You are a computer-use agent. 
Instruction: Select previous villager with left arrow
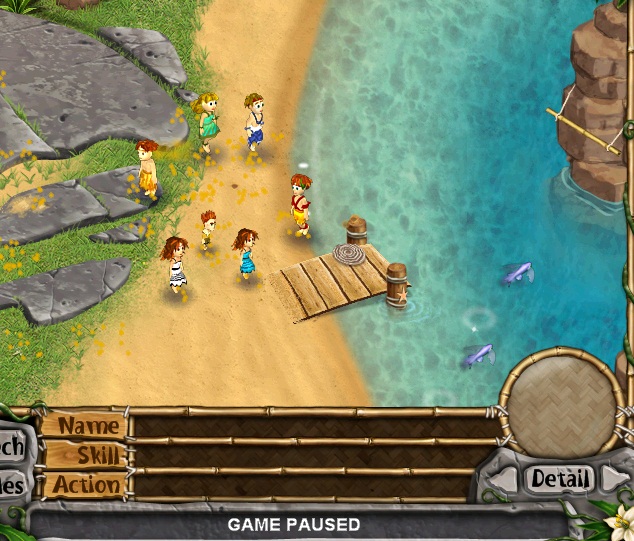tap(509, 480)
